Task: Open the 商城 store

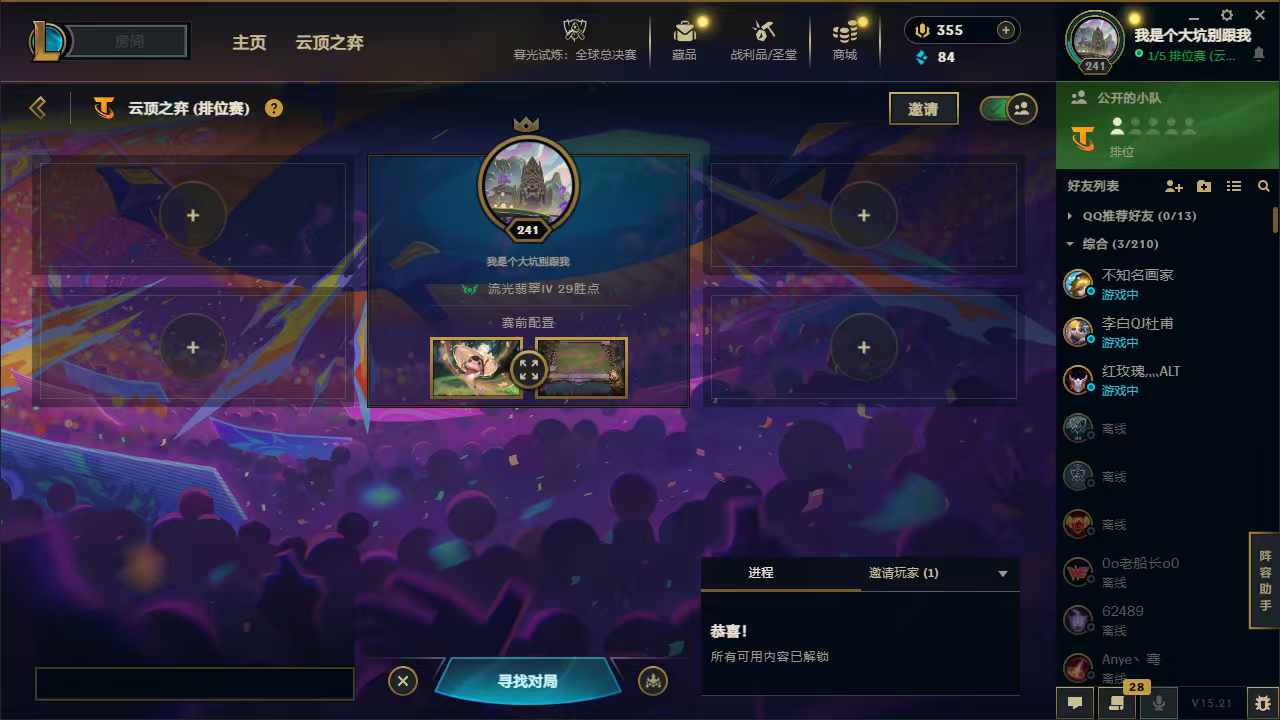Action: point(844,40)
